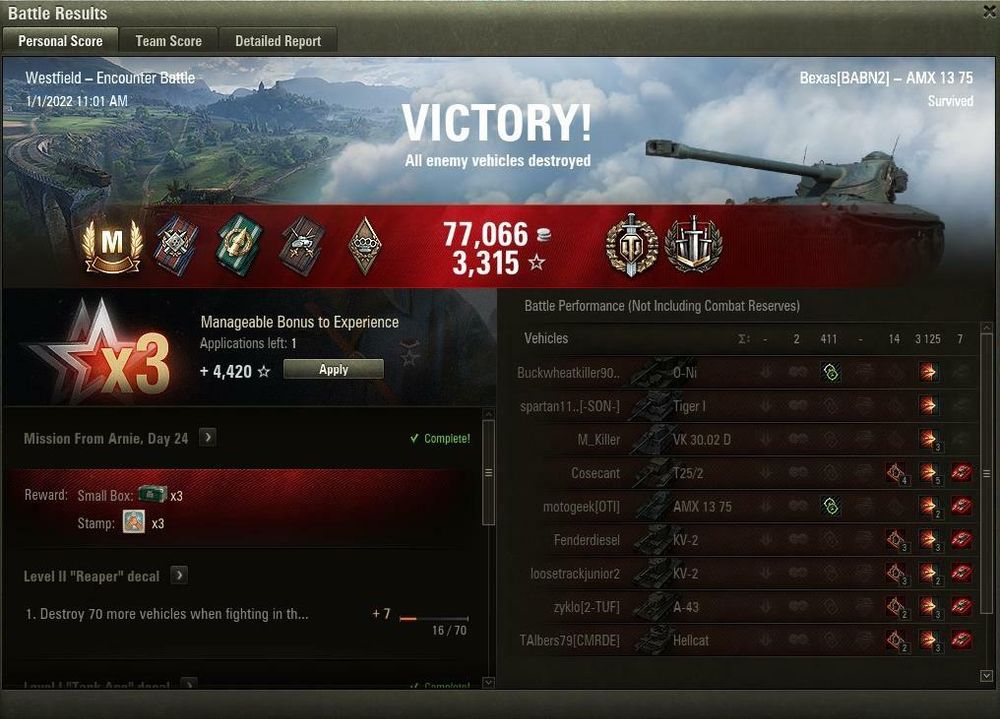Expand the Level II "Reaper" decal mission
Screen dimensions: 1000x719
coord(179,576)
